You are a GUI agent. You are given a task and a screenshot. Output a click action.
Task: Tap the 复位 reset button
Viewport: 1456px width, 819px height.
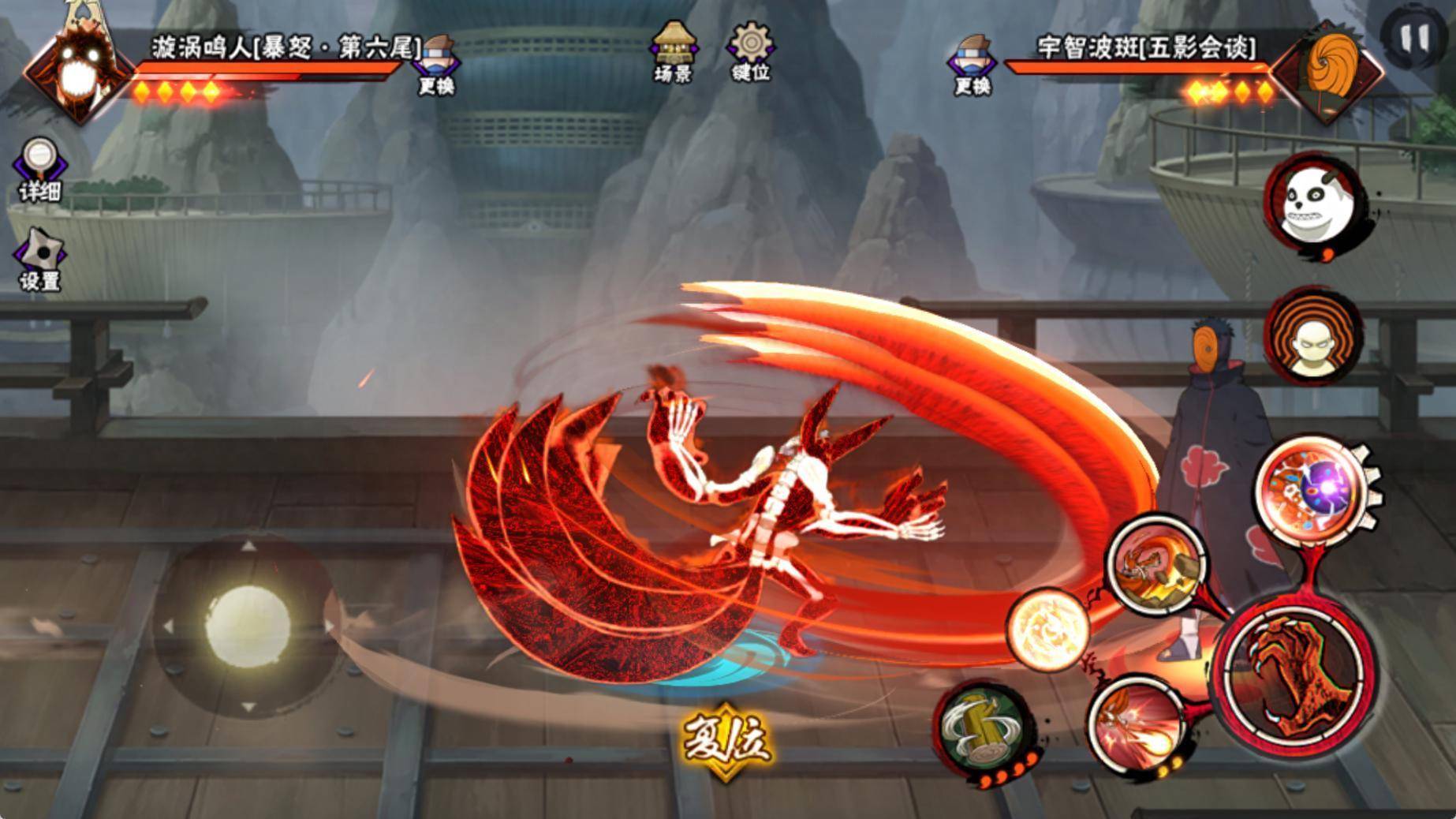(726, 739)
